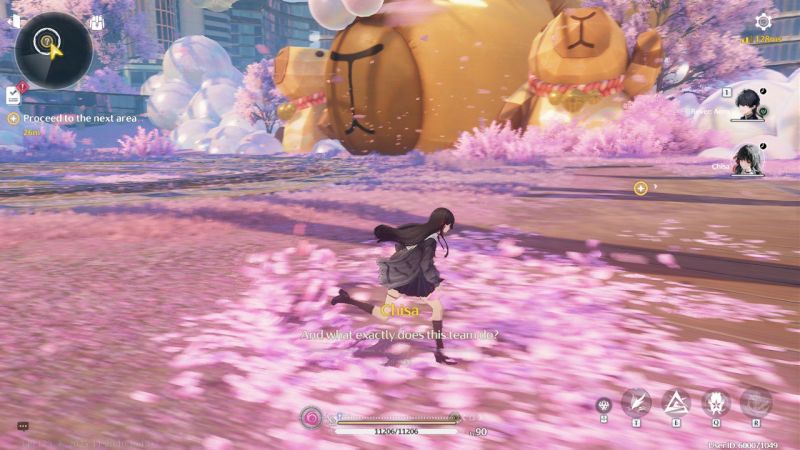This screenshot has height=450, width=800.
Task: Activate the small utility gadget icon
Action: point(602,405)
